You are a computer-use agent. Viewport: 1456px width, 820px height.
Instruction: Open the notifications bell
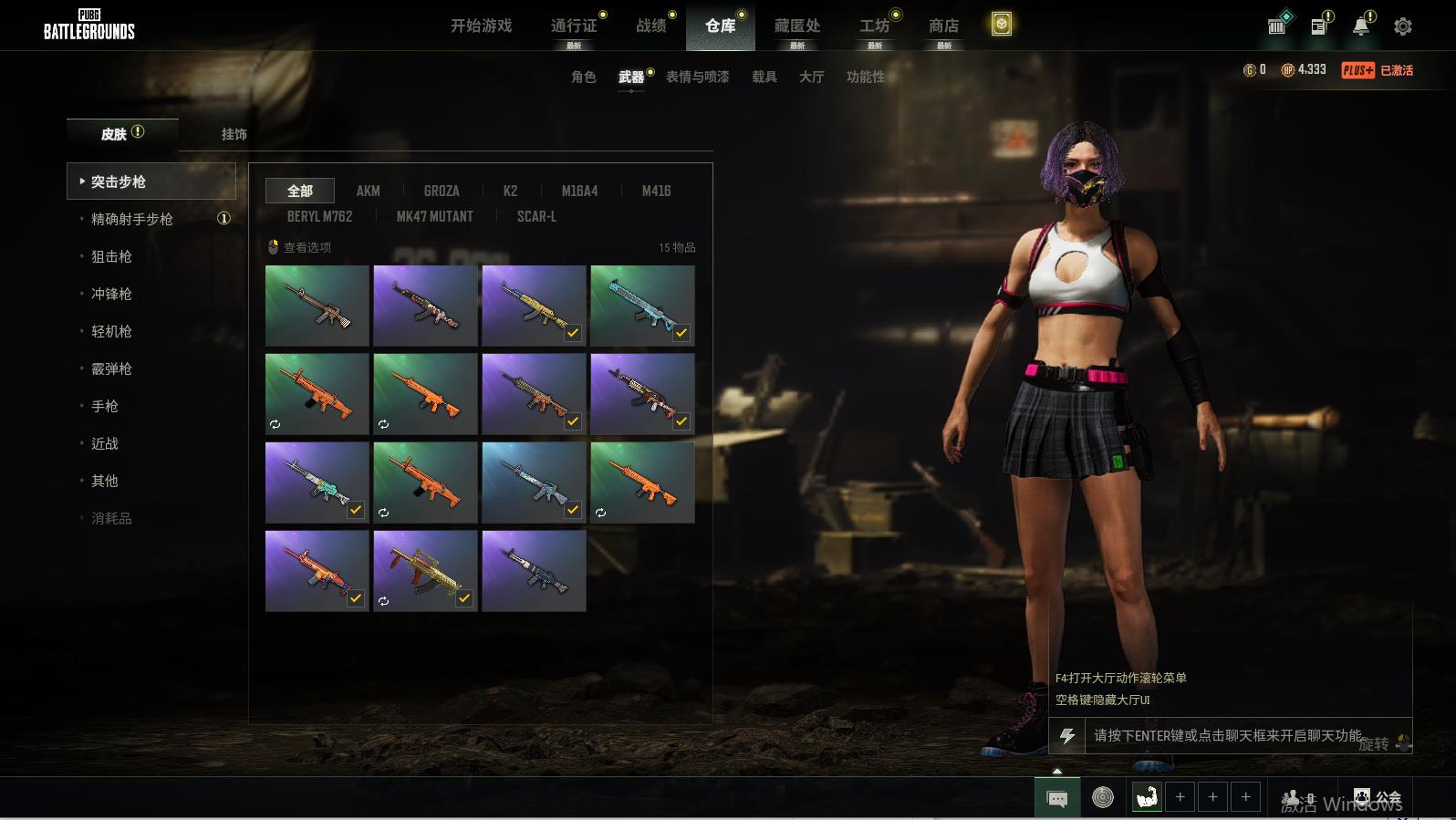click(x=1360, y=26)
